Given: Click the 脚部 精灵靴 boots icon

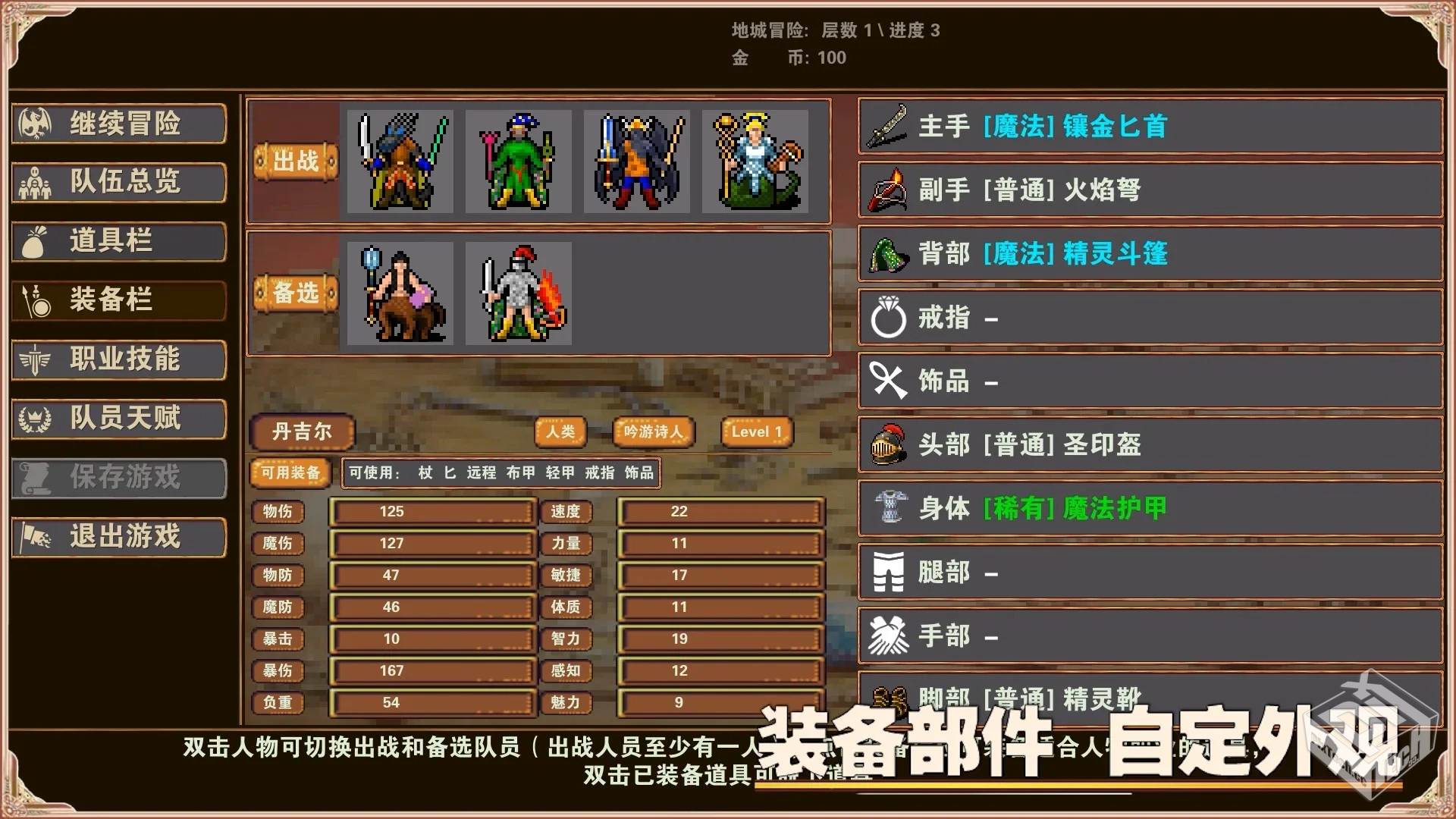Looking at the screenshot, I should tap(887, 698).
